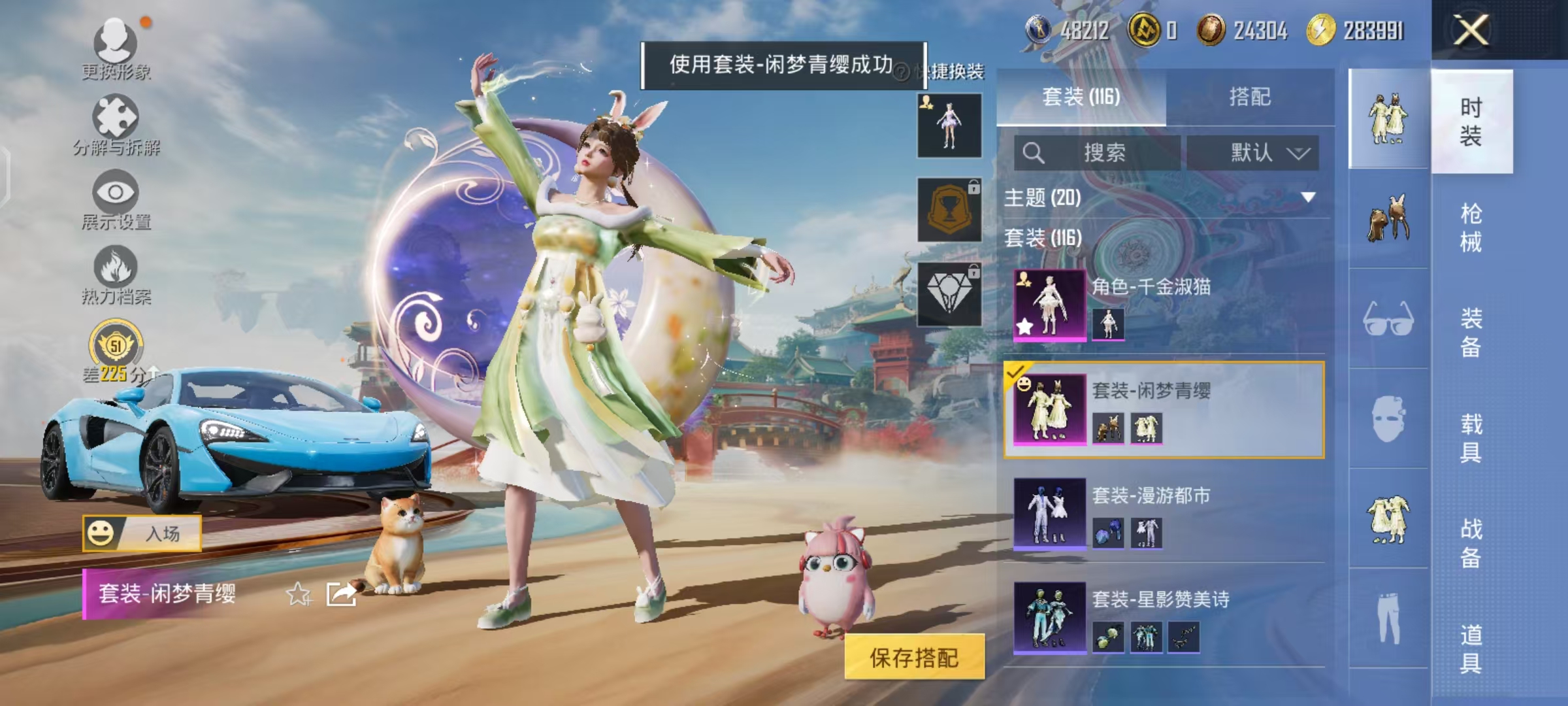Switch to the 搭配 tab
1568x706 pixels.
coord(1251,97)
